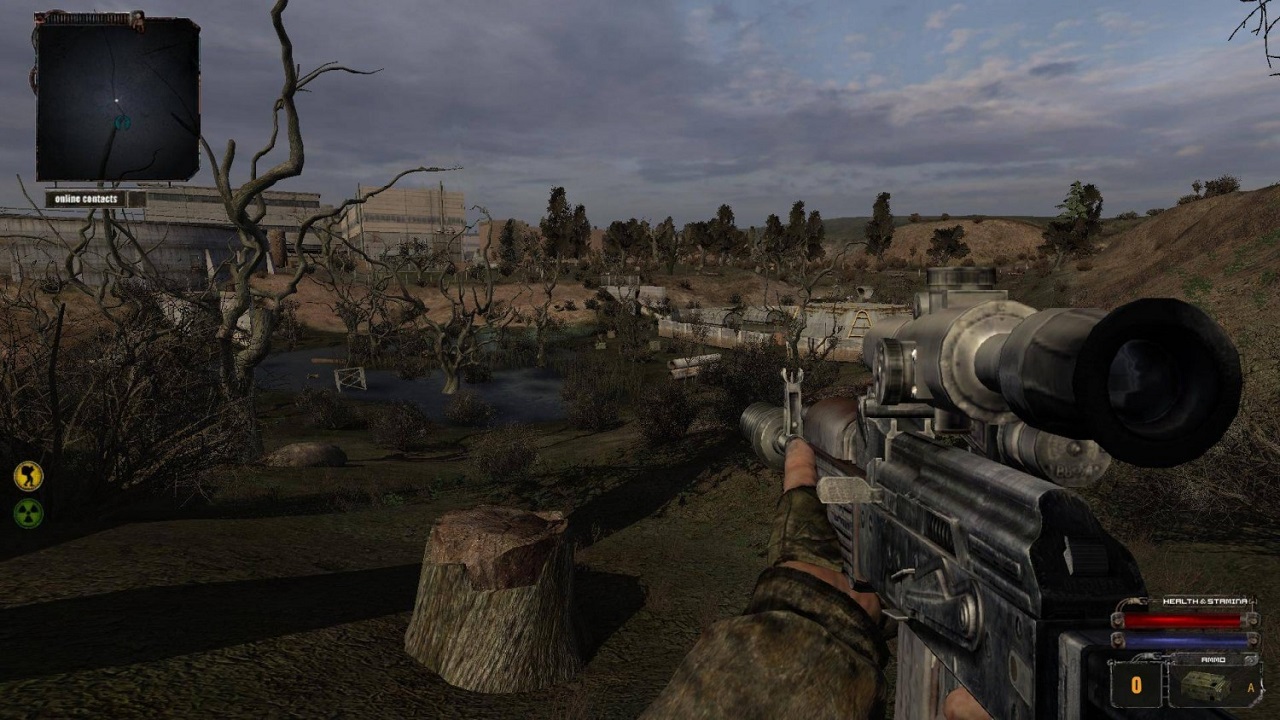Select the yellow running figure status icon
This screenshot has height=720, width=1280.
tap(28, 475)
